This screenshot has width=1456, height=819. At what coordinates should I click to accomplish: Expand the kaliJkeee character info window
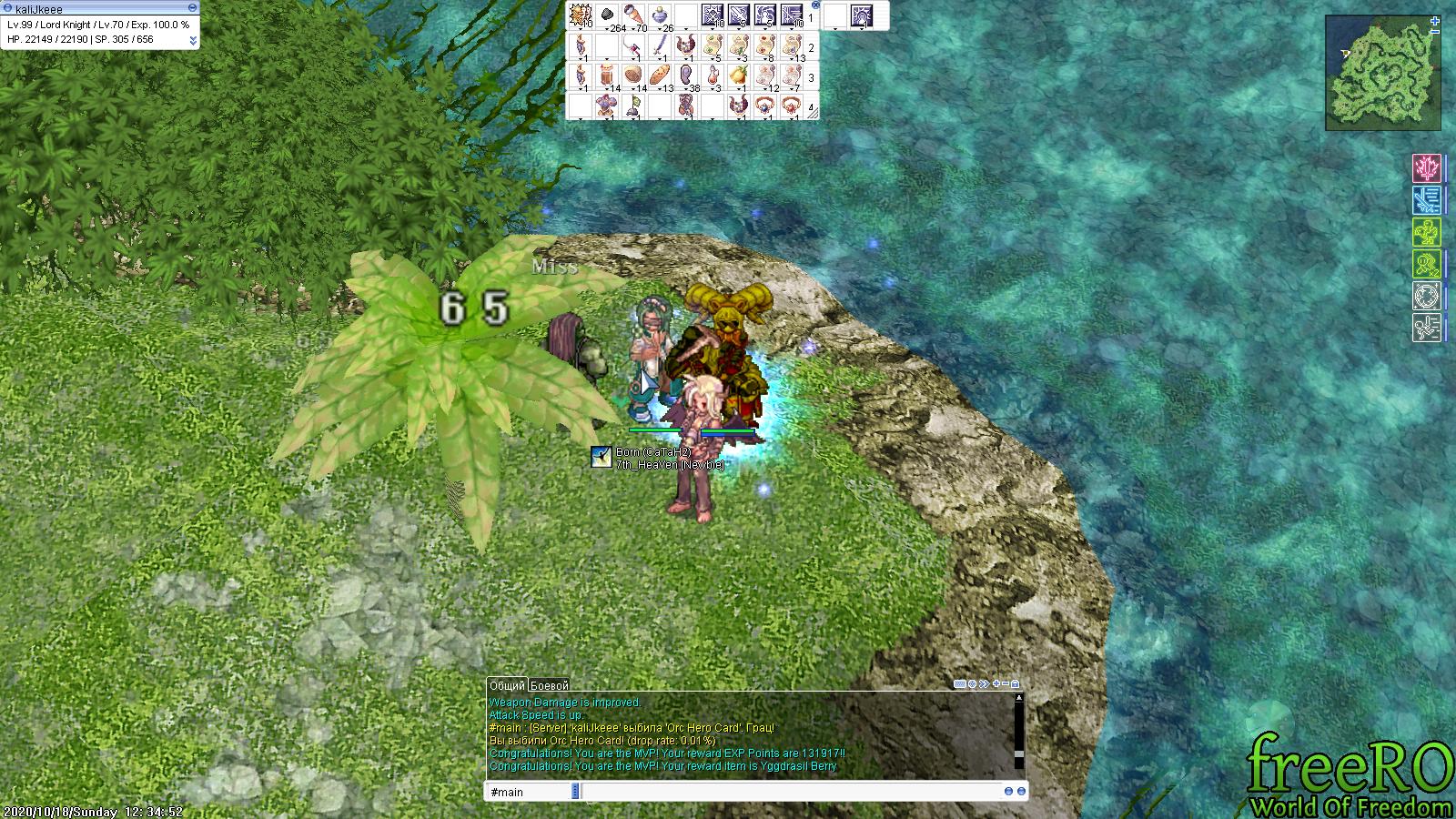[x=192, y=41]
